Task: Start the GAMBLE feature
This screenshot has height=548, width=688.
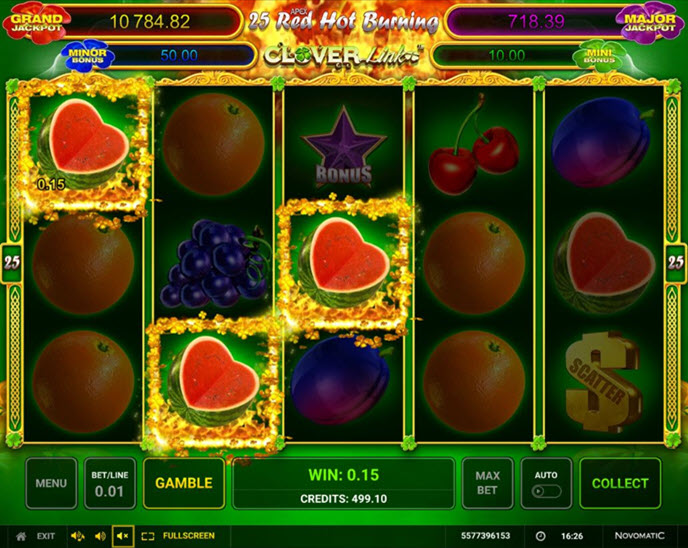Action: click(x=184, y=483)
